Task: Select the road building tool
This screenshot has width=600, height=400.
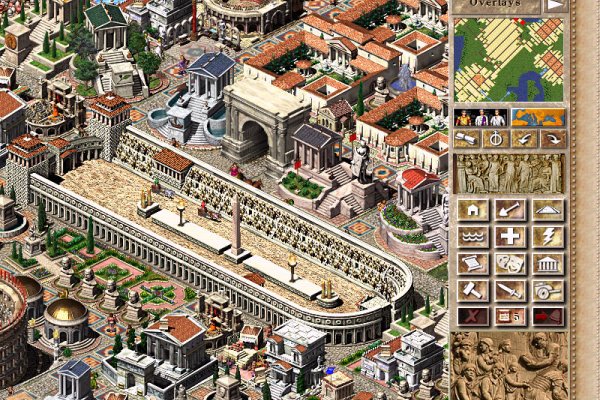Action: (548, 210)
